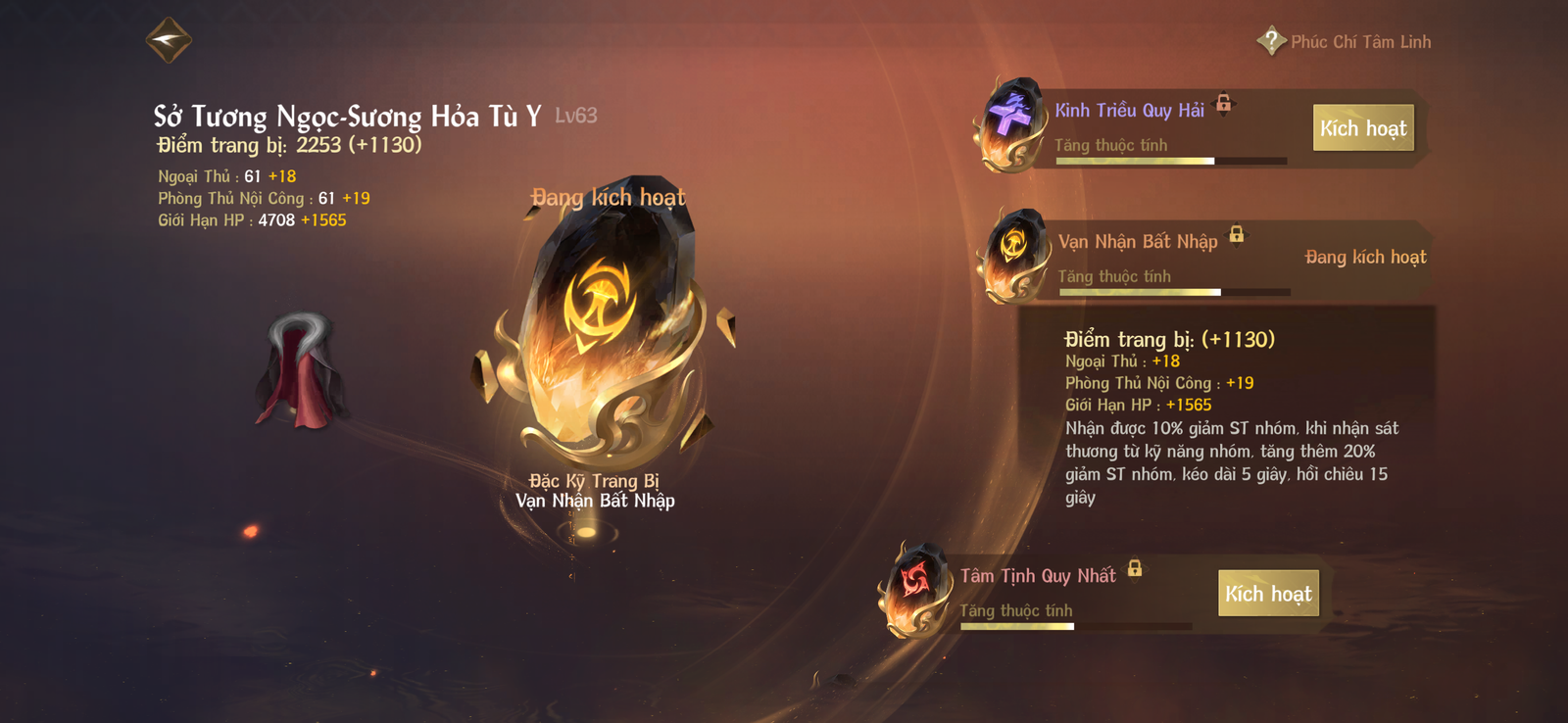
Task: Click the back arrow in the top left
Action: point(168,39)
